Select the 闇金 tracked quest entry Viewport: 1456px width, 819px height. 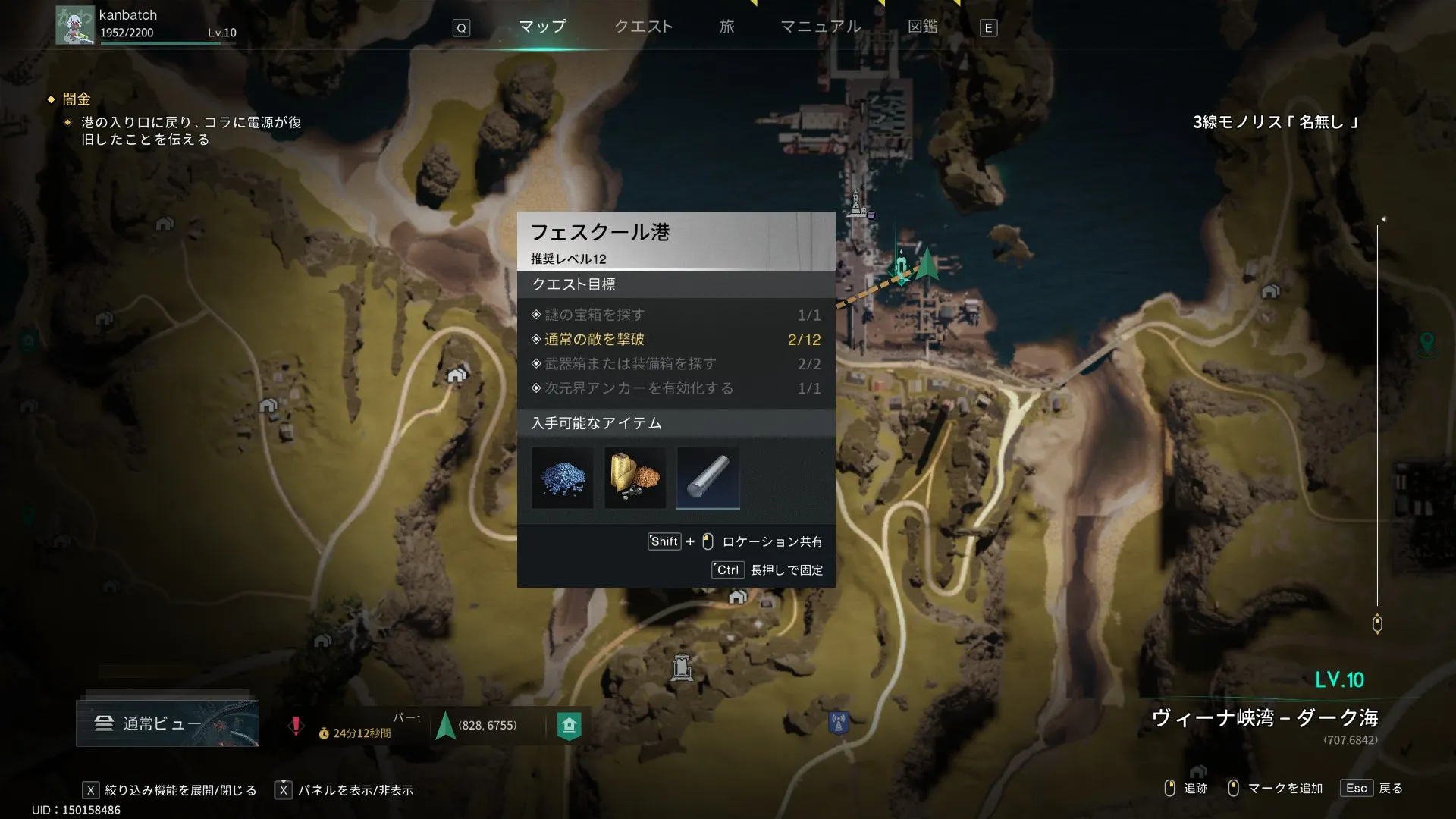(x=76, y=99)
